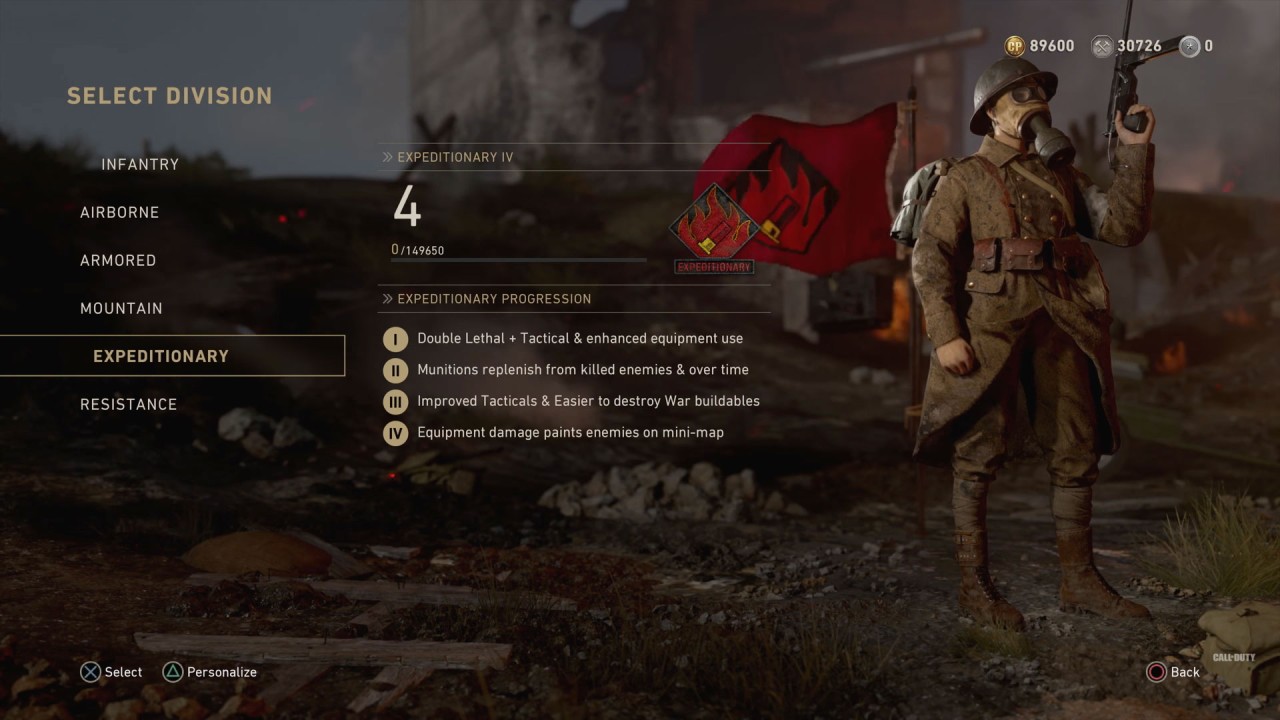
Task: Select the highlighted Expeditionary division
Action: pyautogui.click(x=161, y=356)
